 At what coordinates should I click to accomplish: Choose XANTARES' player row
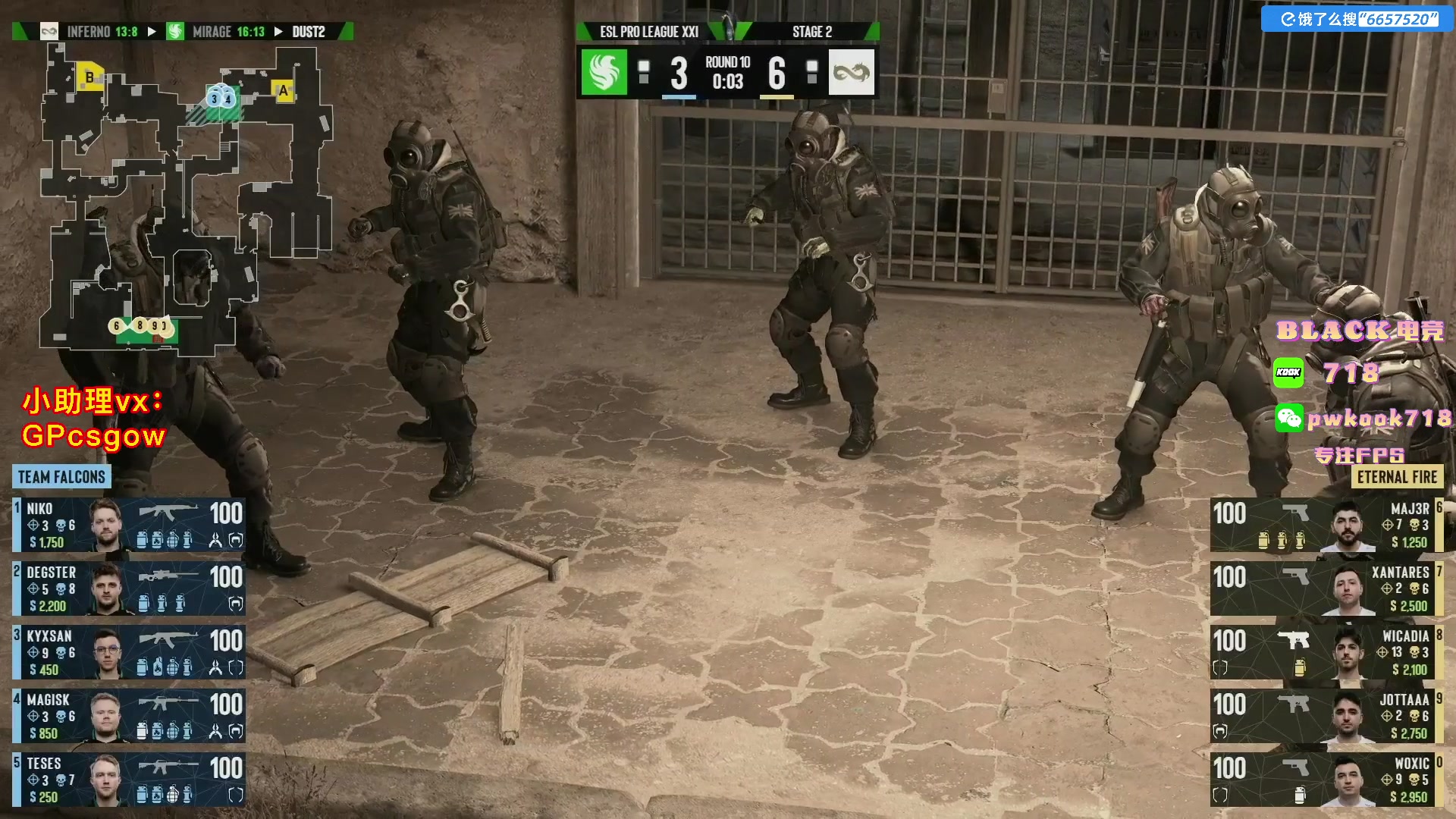[x=1326, y=588]
